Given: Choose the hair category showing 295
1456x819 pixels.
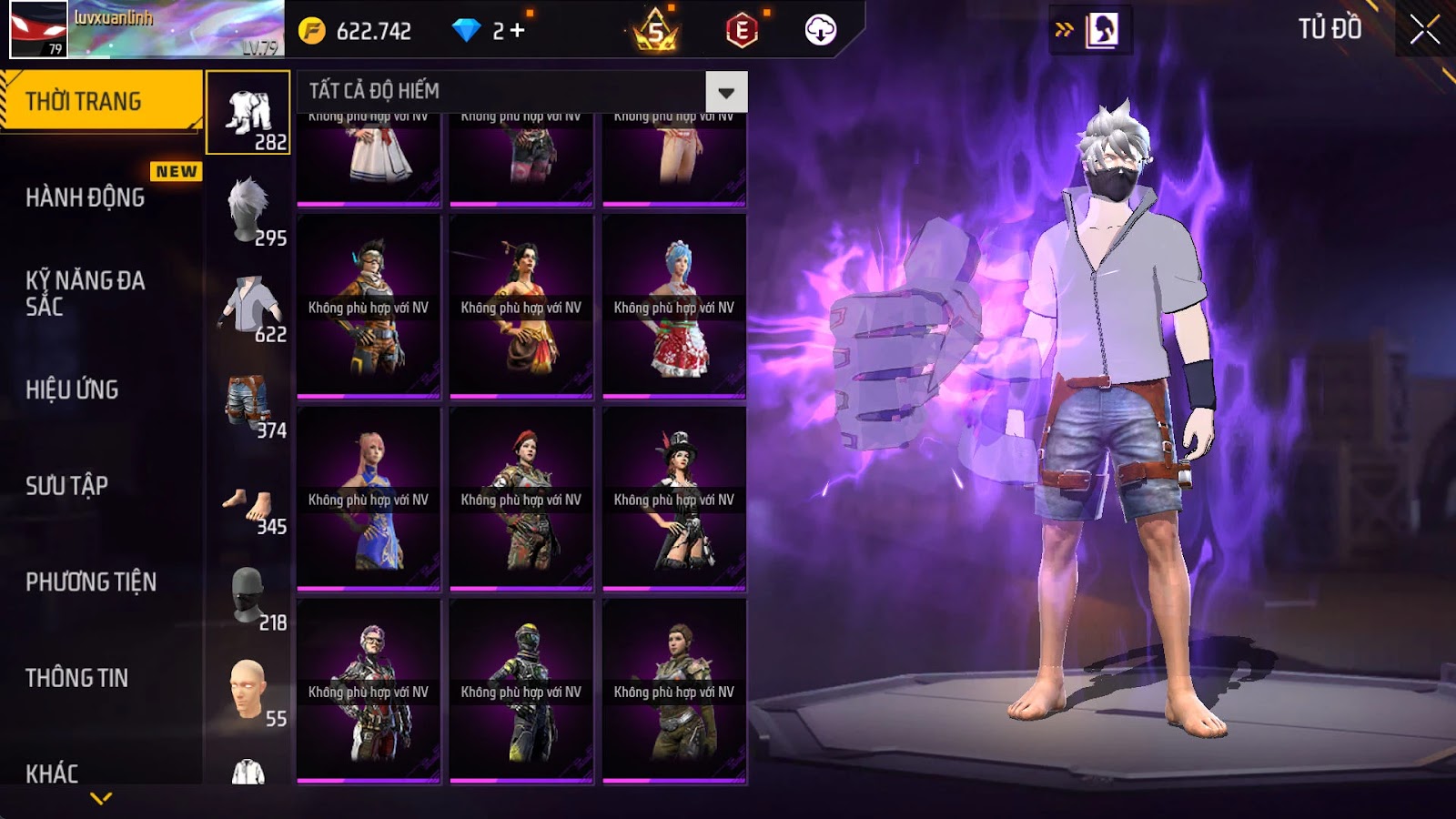Looking at the screenshot, I should pos(248,210).
